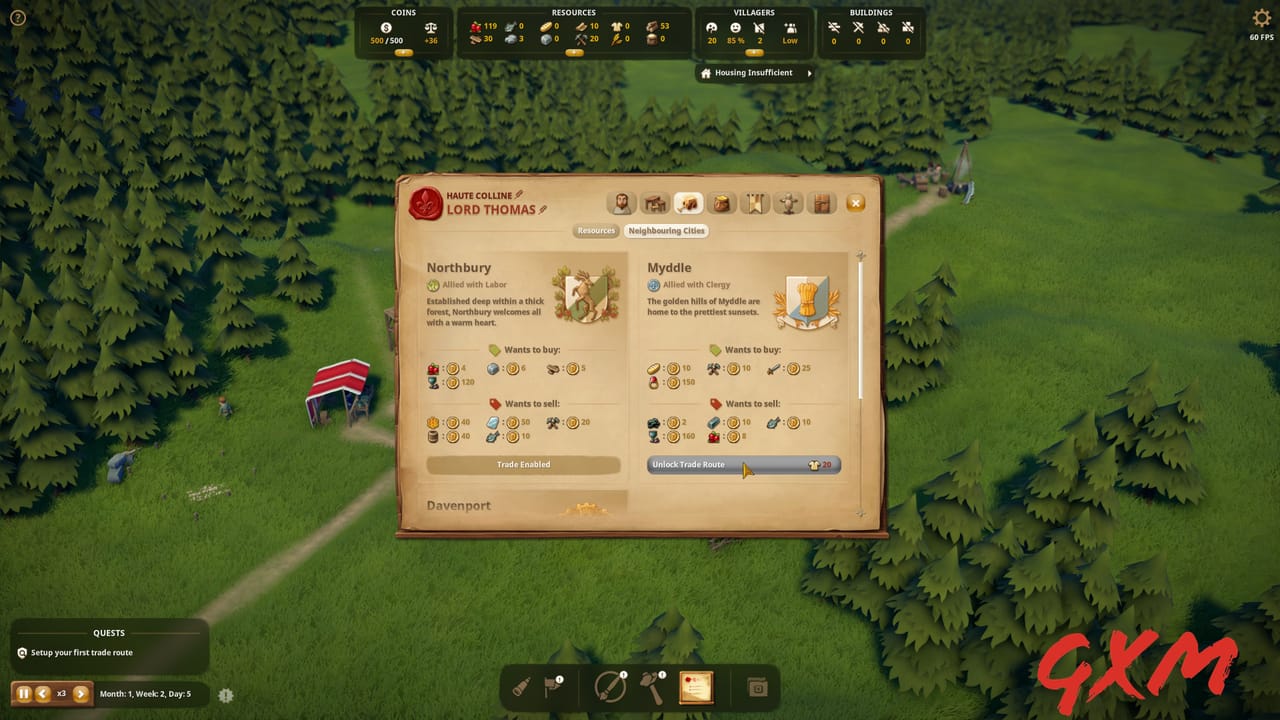This screenshot has height=720, width=1280.
Task: Open the gold sack tab in the city window
Action: click(721, 203)
